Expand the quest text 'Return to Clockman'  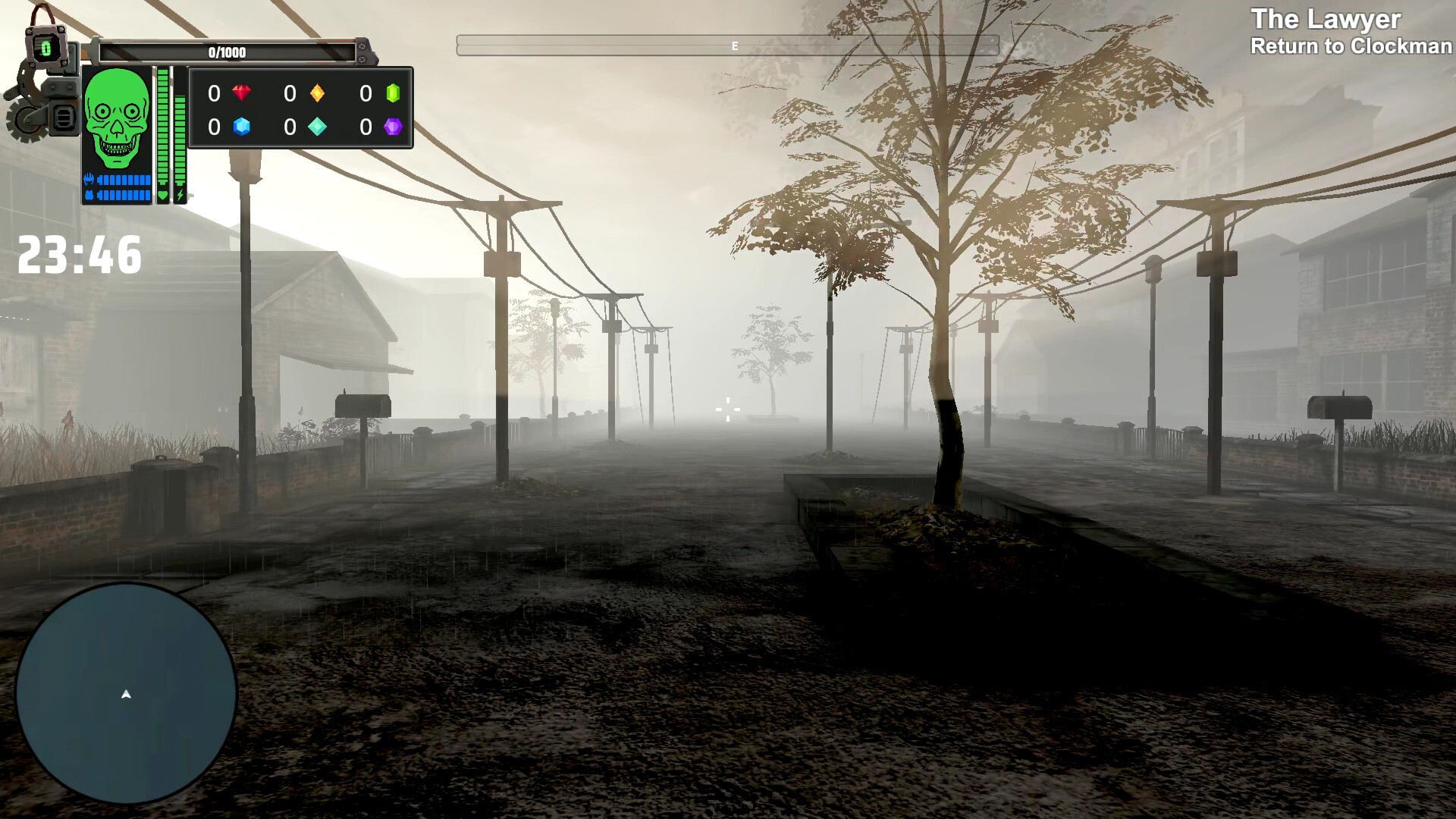point(1350,46)
